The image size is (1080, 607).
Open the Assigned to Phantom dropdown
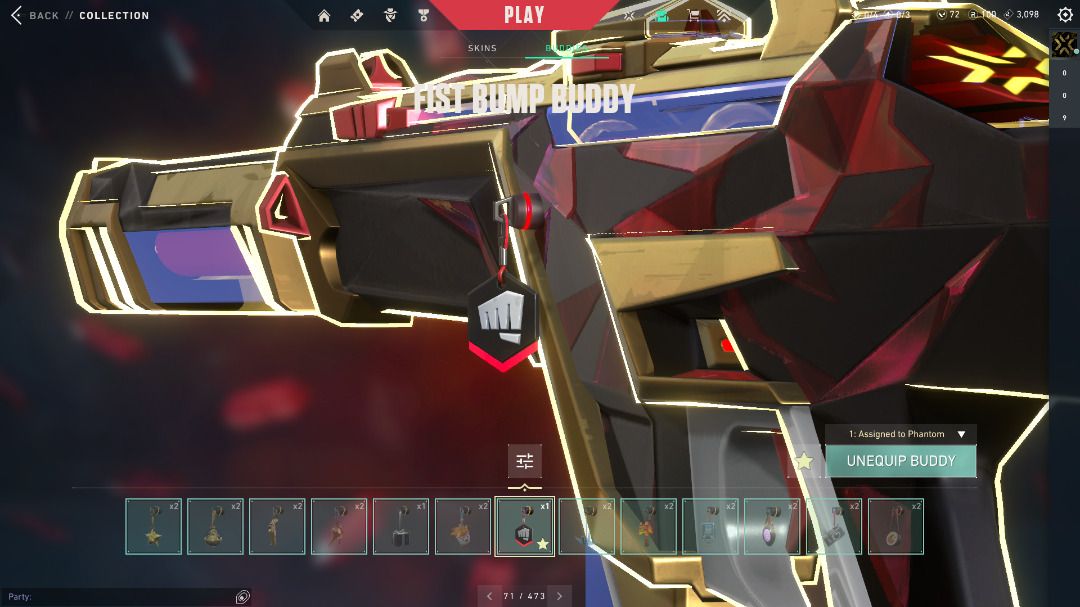(900, 434)
